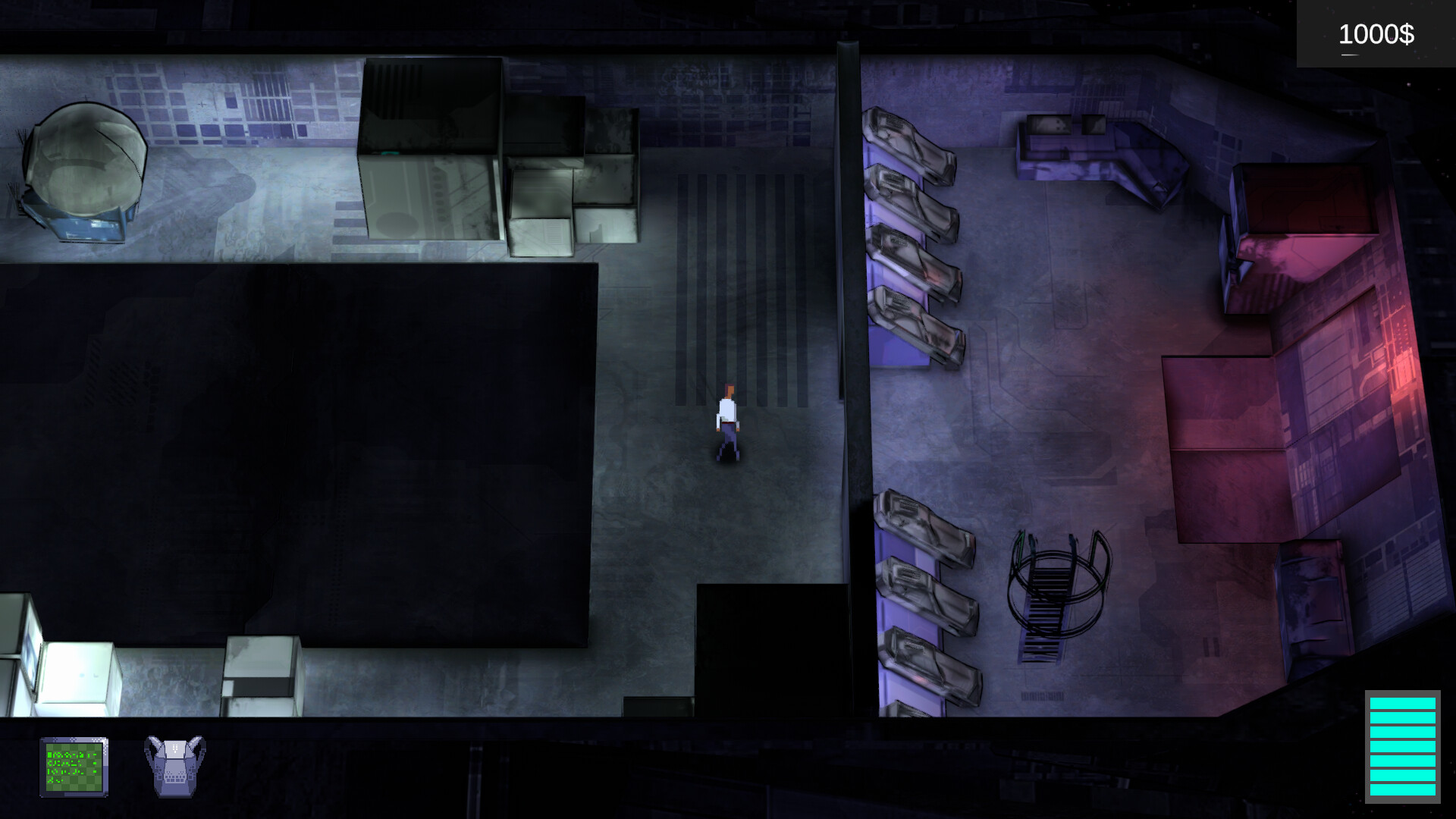1456x819 pixels.
Task: Click the 1000$ money counter
Action: [x=1376, y=33]
